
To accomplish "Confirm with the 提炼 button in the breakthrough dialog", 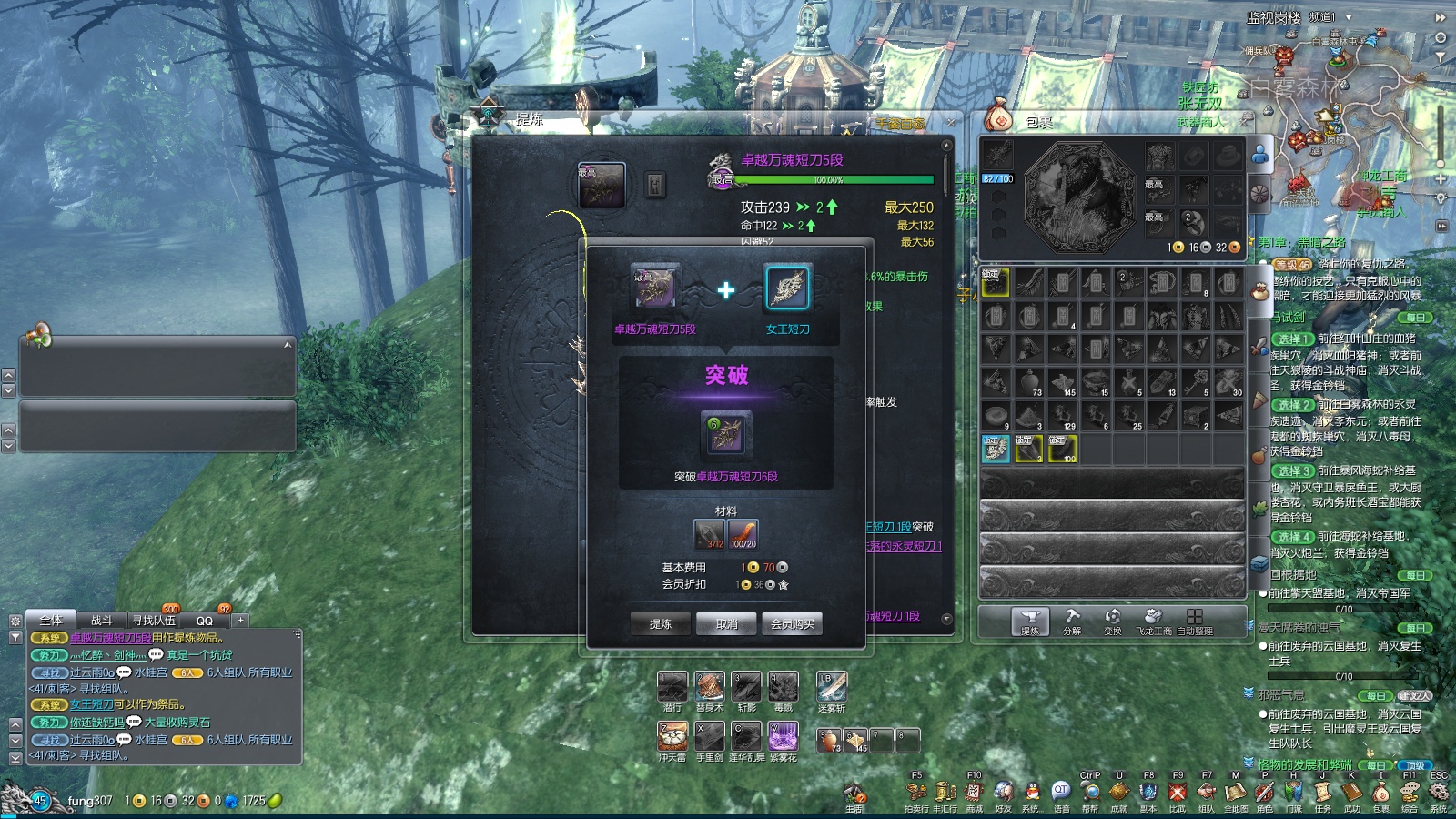I will [661, 623].
